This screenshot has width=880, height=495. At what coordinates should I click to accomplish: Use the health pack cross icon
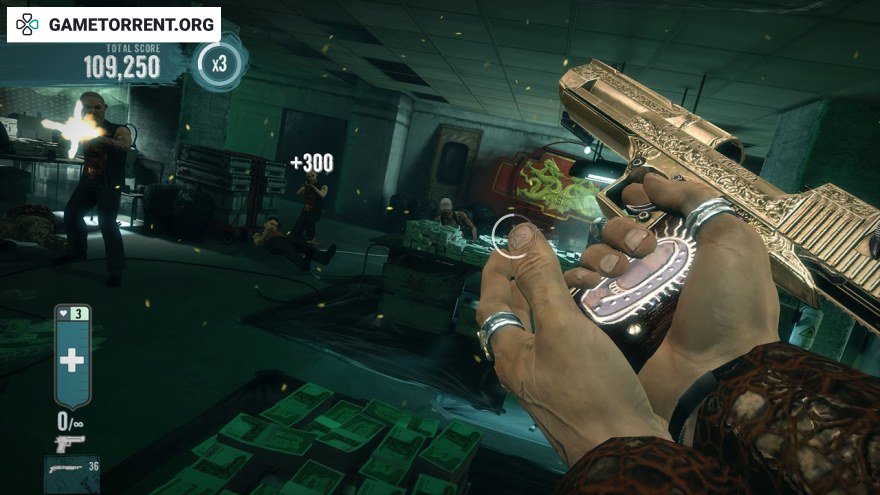pyautogui.click(x=72, y=361)
